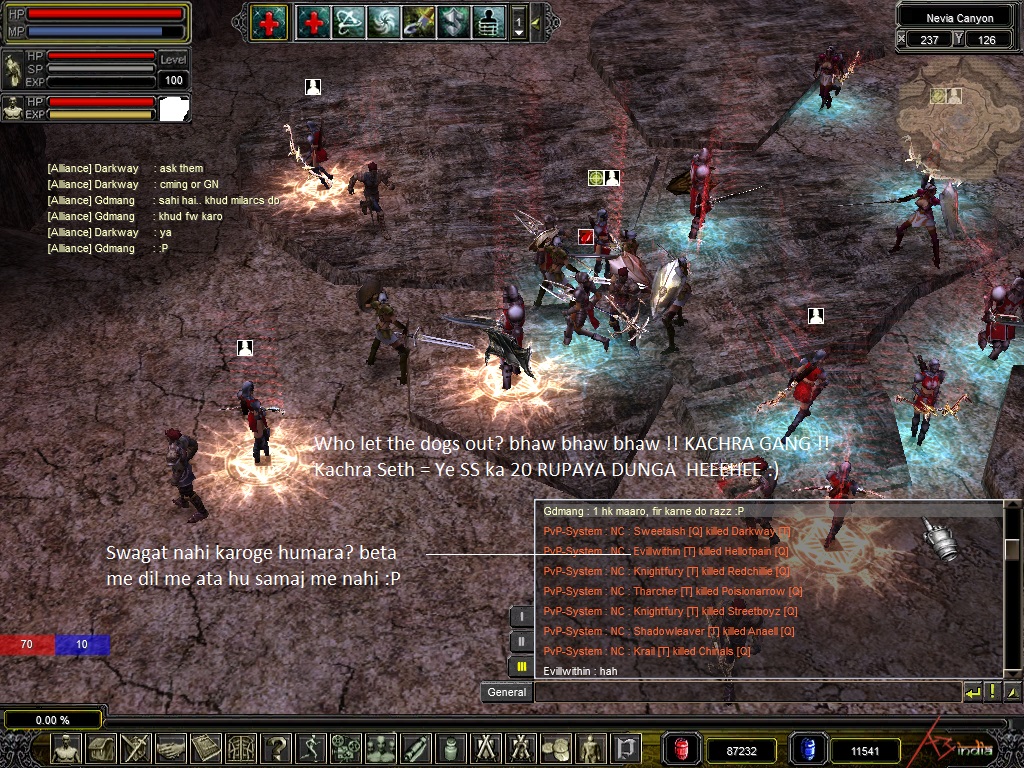Open the character figure menu icon
The height and width of the screenshot is (768, 1024).
[66, 748]
